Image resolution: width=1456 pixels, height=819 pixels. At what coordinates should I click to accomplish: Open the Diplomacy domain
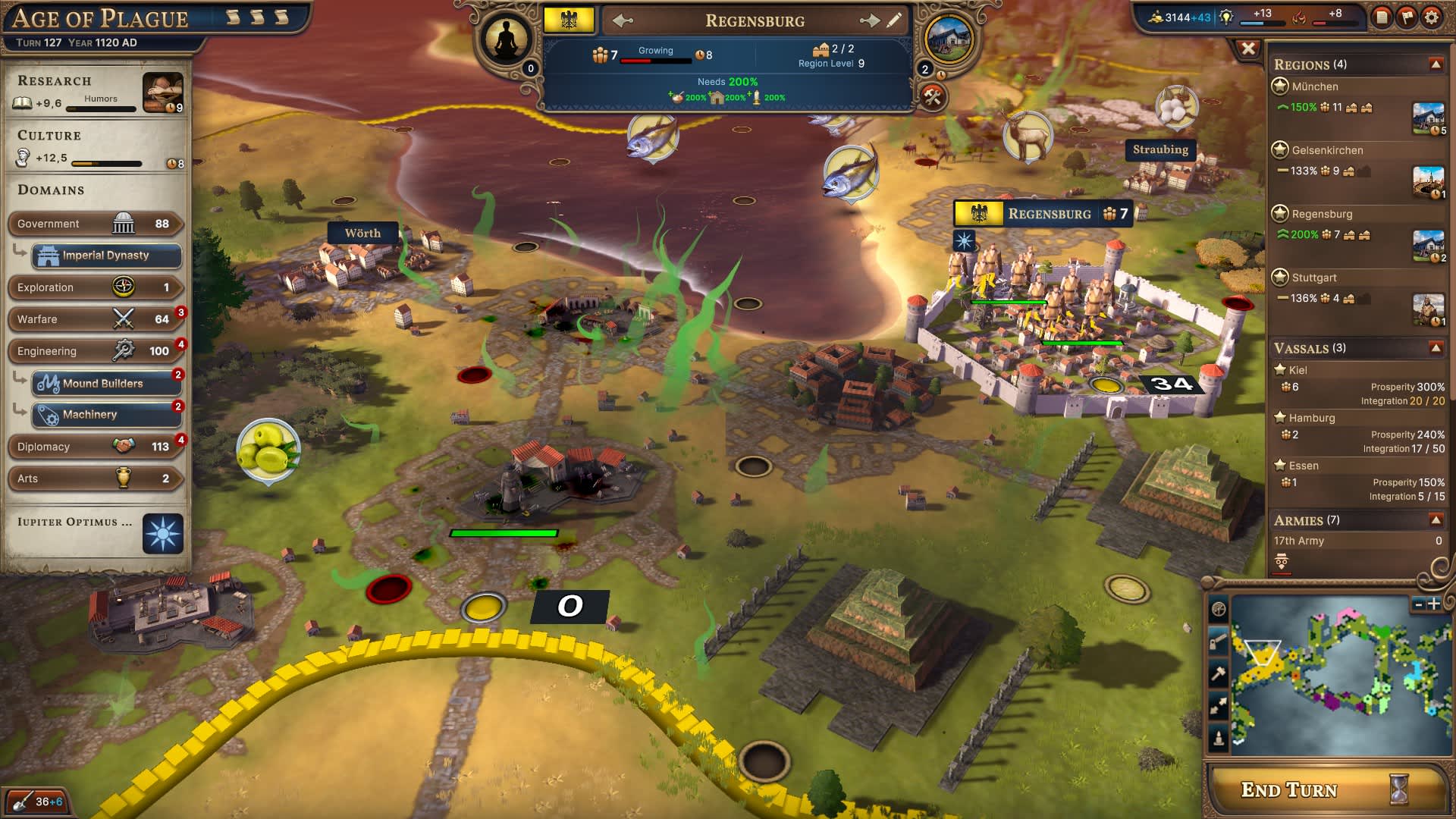[95, 447]
